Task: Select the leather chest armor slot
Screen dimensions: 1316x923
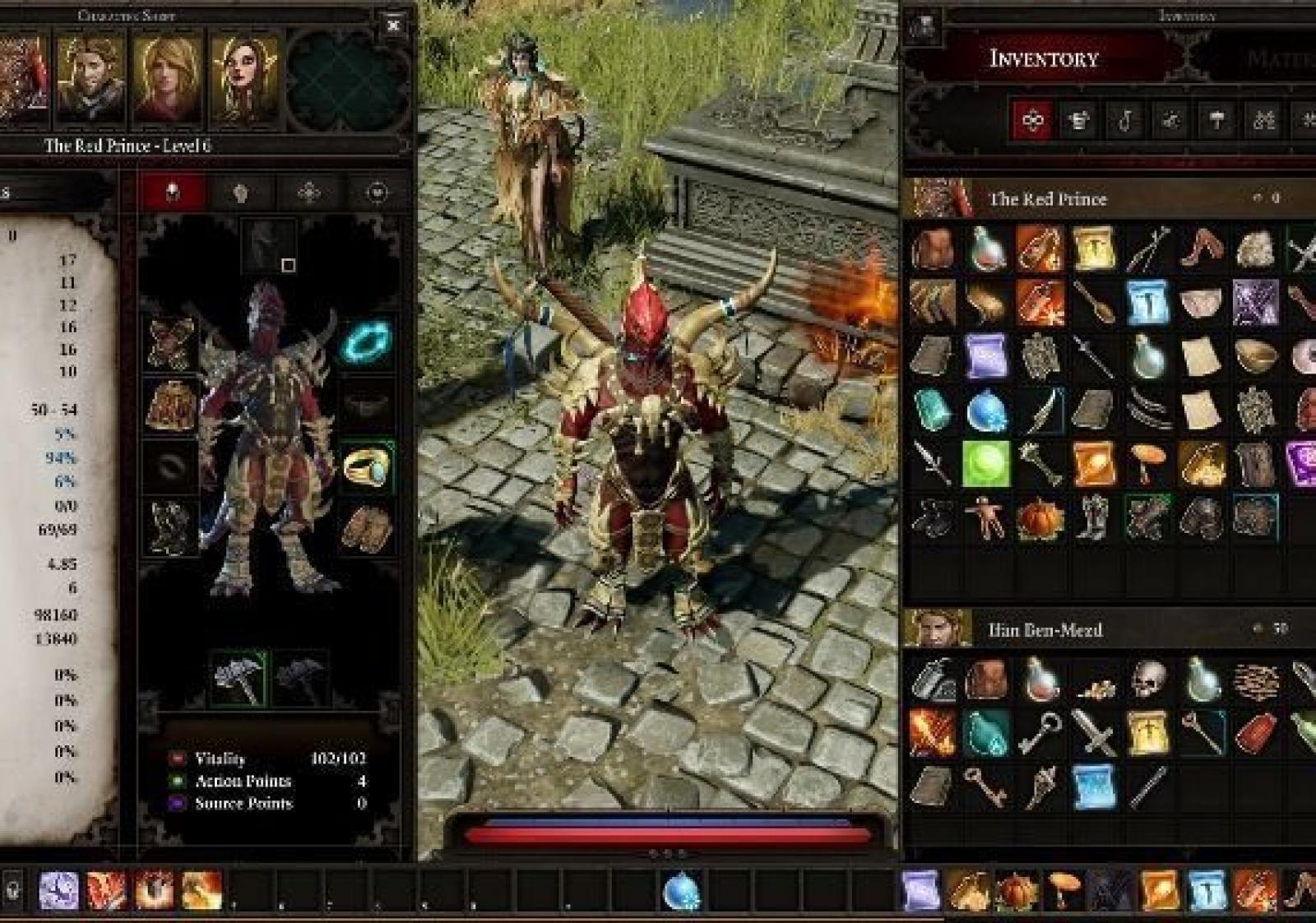Action: pyautogui.click(x=171, y=405)
